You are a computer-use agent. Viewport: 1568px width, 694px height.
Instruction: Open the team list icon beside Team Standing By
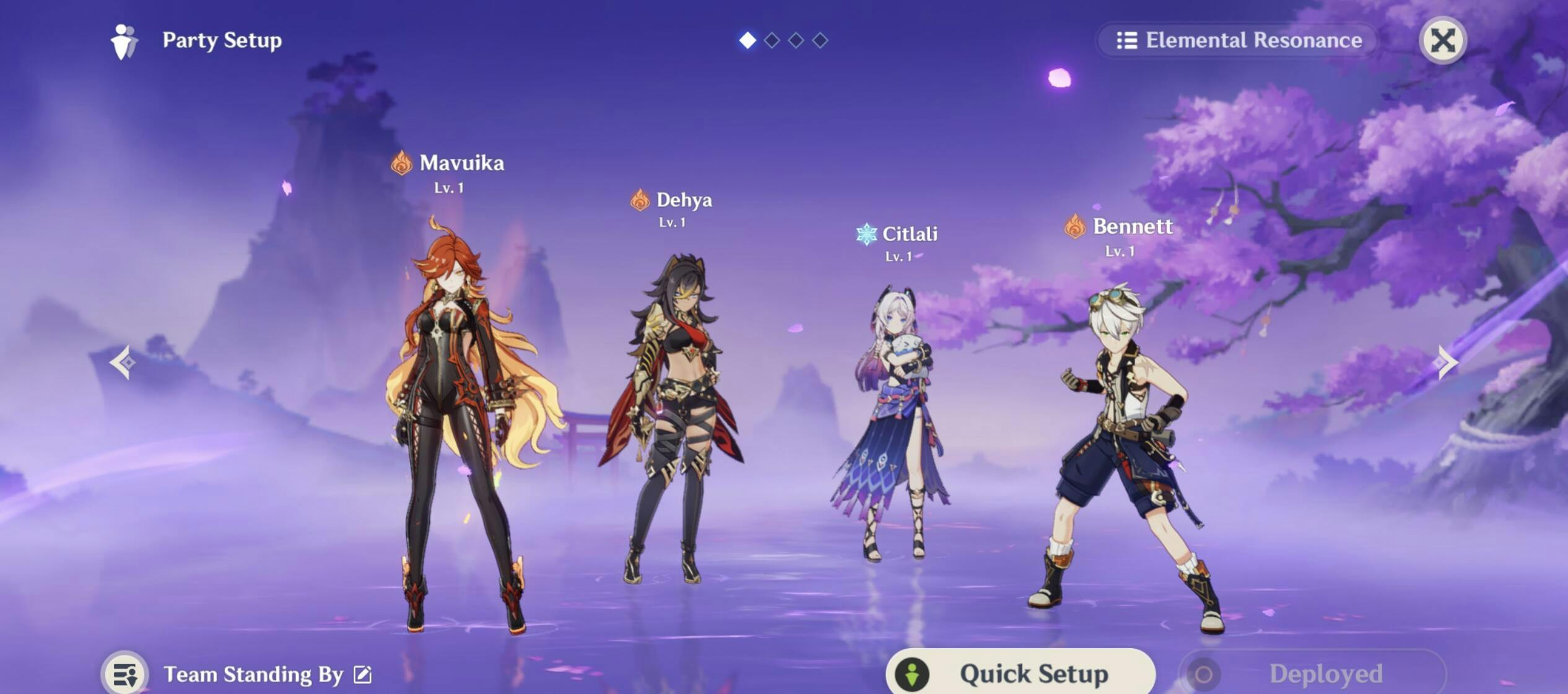click(125, 674)
